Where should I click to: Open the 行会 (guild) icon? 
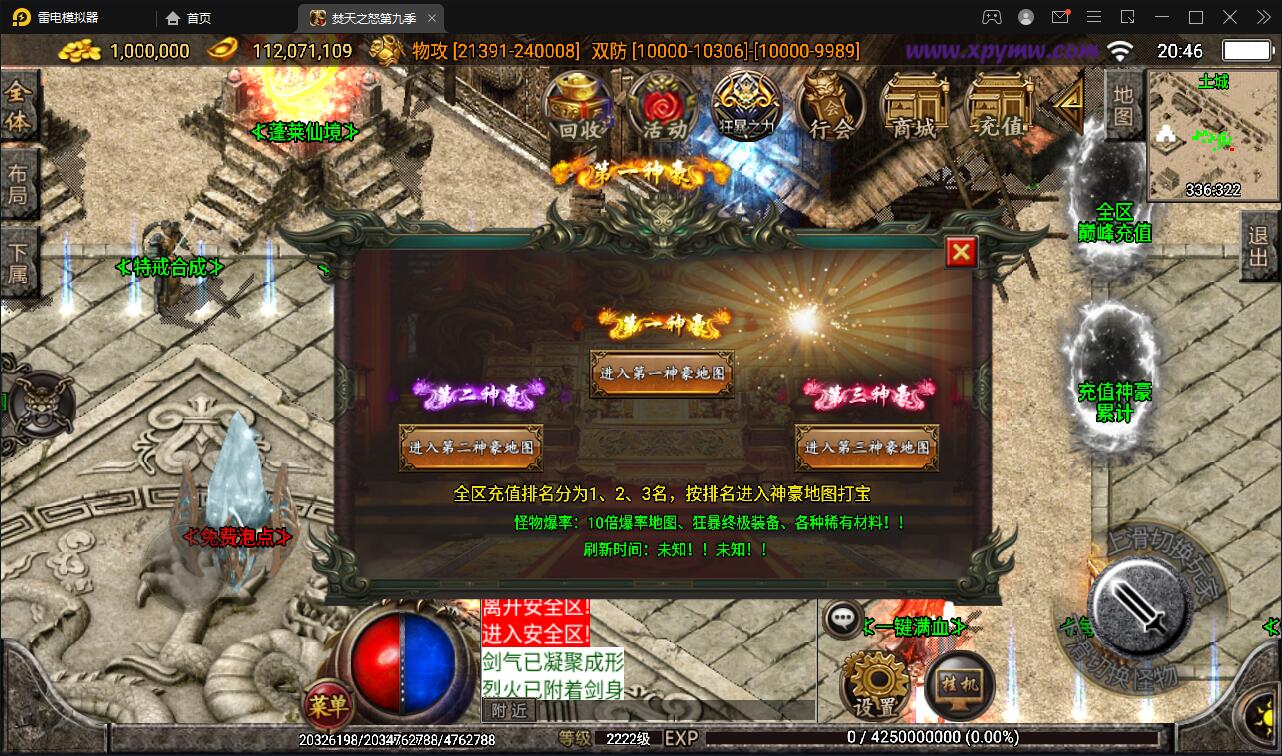click(830, 103)
